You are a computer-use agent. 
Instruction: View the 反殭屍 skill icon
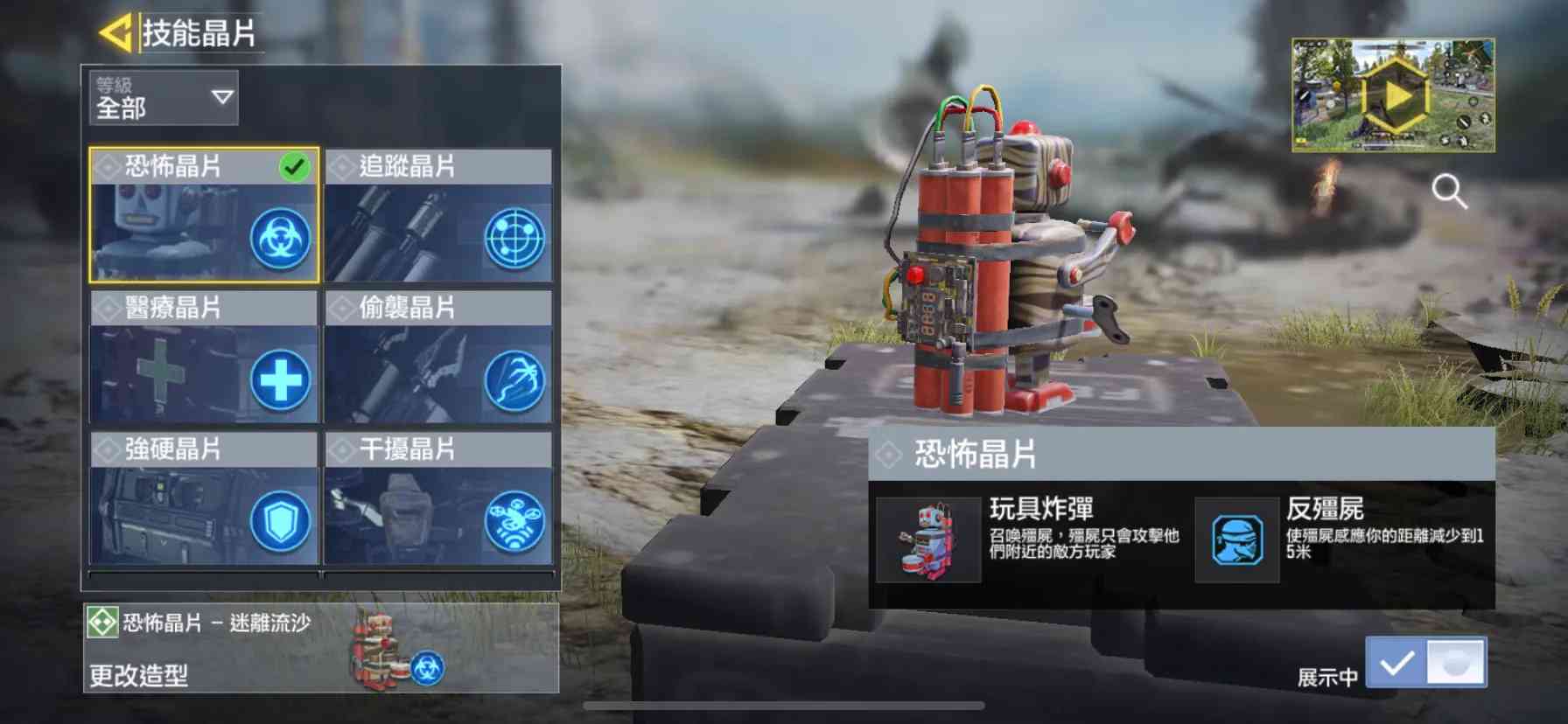tap(1237, 540)
